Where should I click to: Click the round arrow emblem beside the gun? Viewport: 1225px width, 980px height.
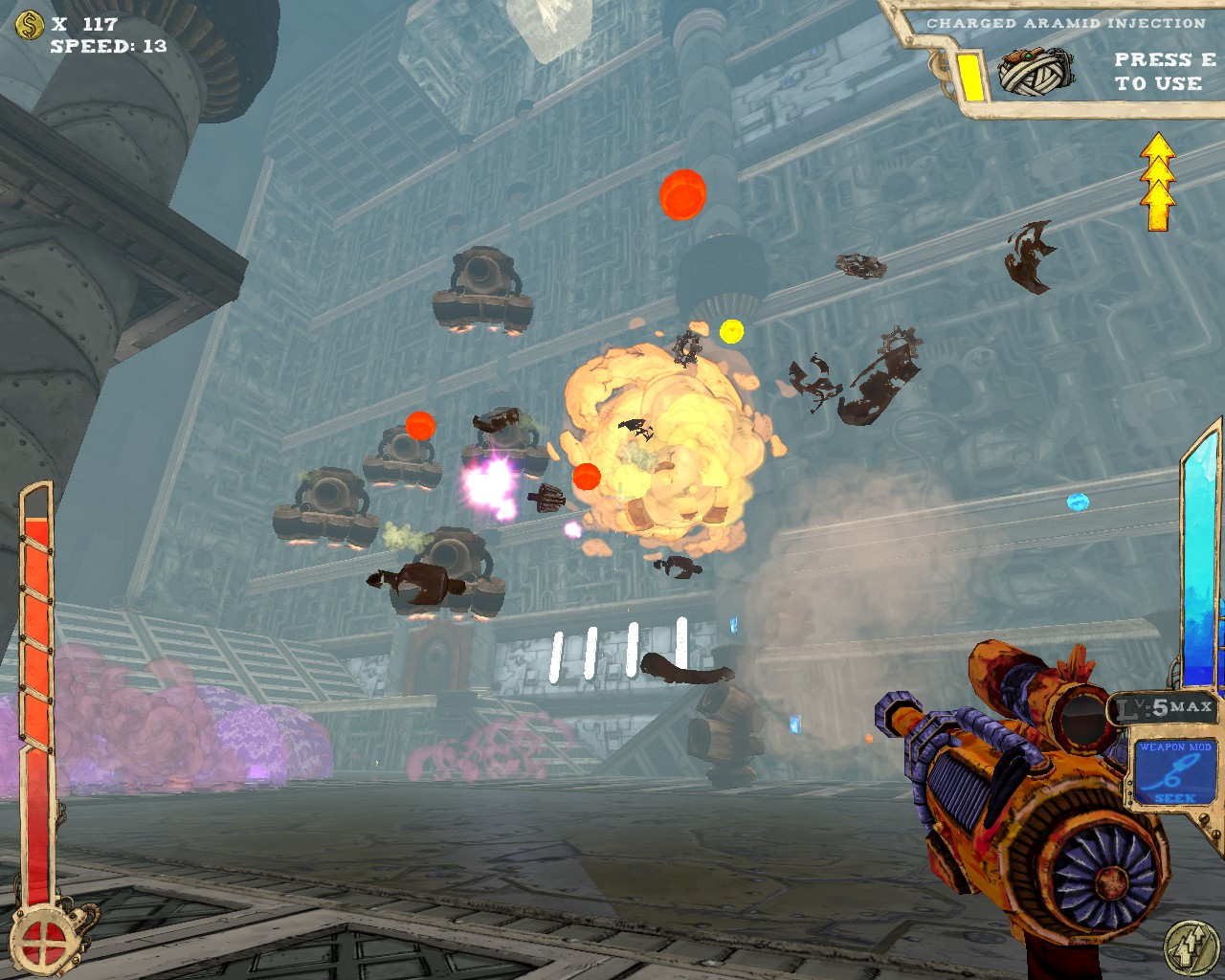point(1191,947)
